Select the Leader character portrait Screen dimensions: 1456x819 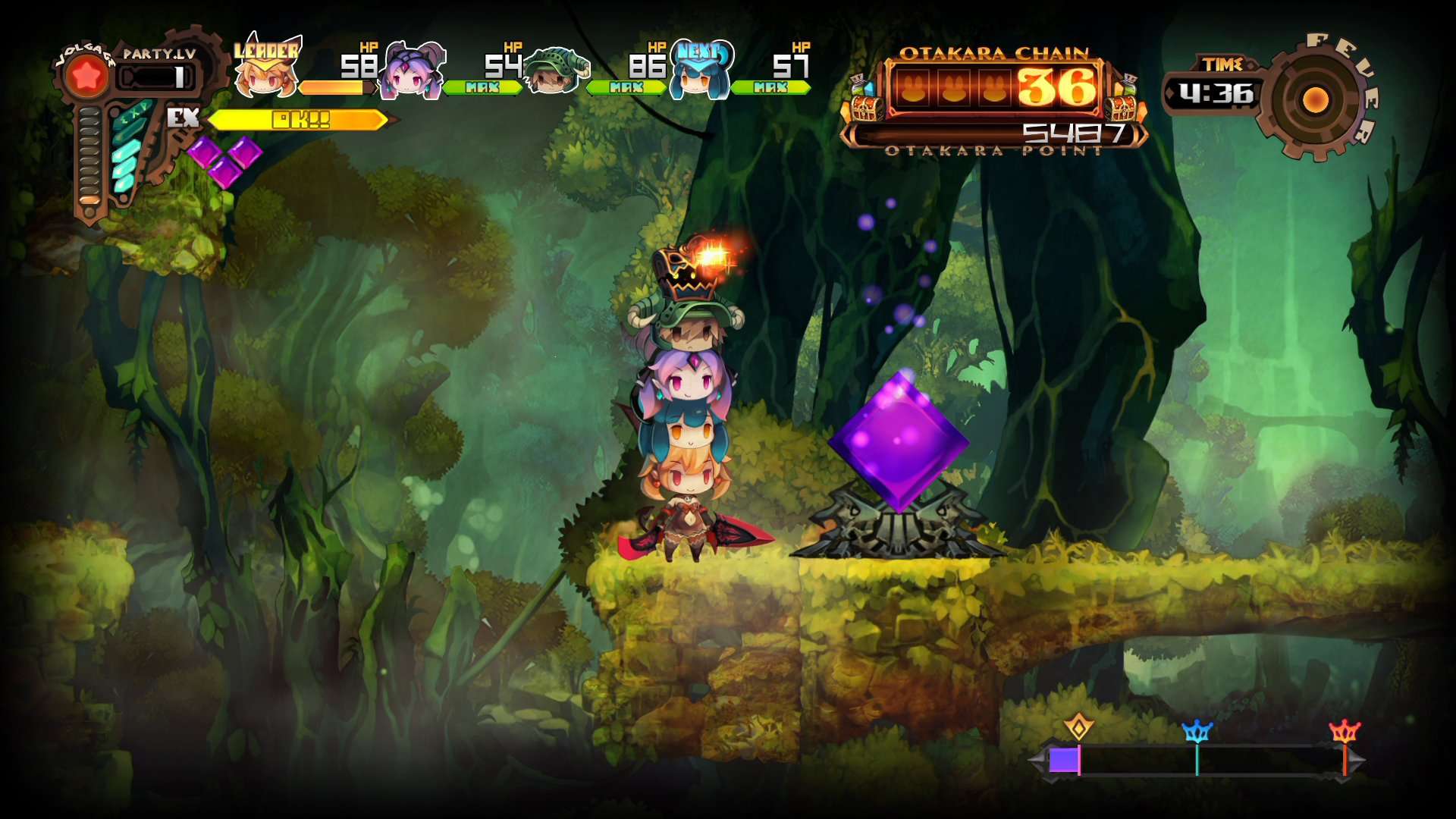pyautogui.click(x=267, y=76)
